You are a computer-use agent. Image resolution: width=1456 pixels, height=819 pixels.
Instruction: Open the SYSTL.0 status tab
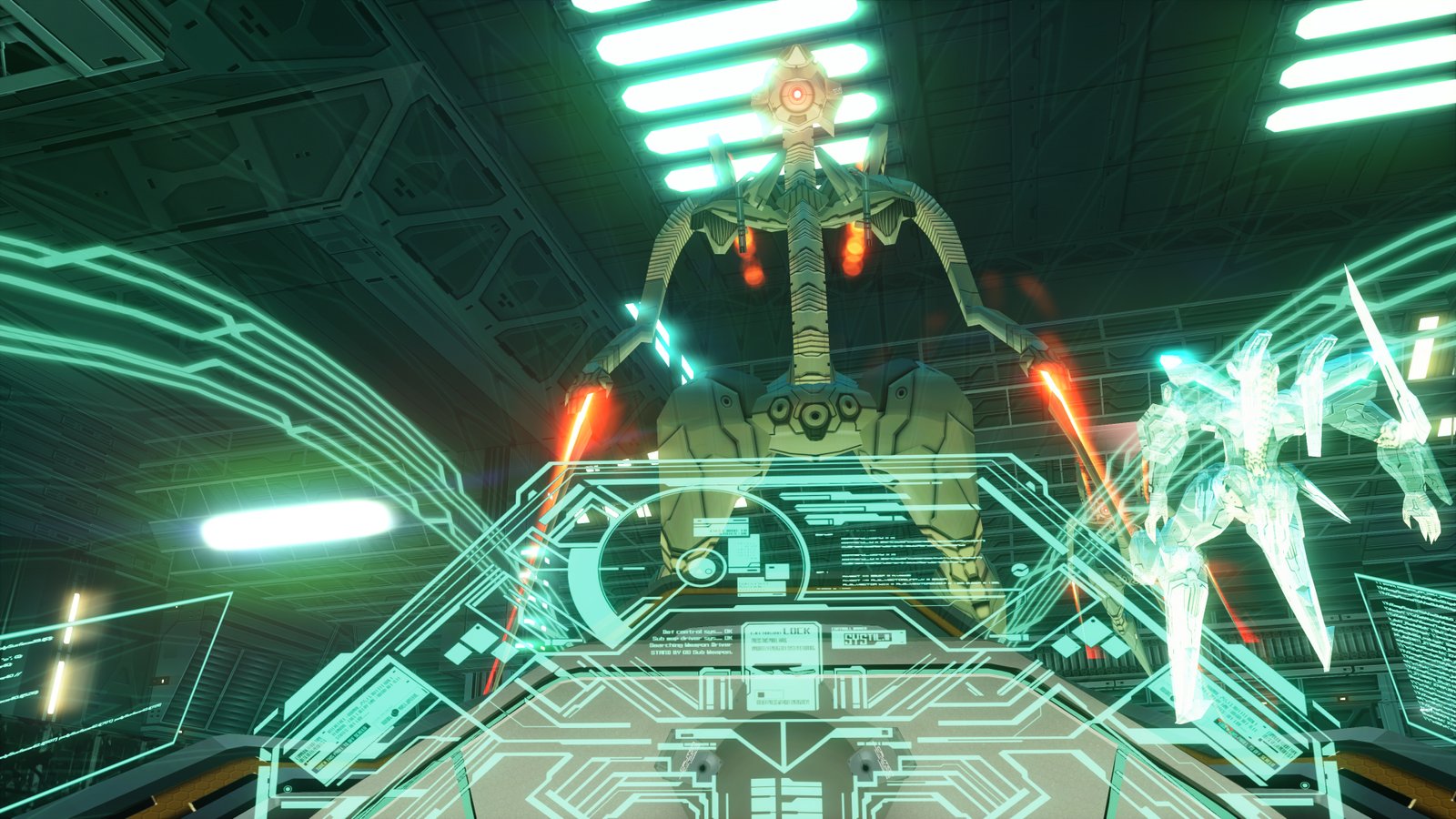(866, 639)
